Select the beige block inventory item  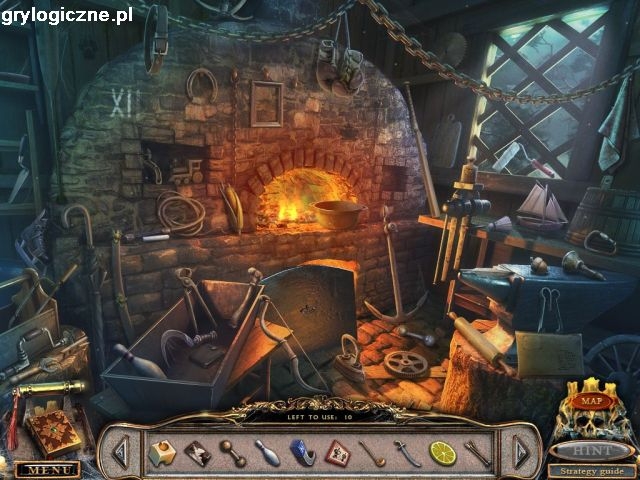pos(162,454)
